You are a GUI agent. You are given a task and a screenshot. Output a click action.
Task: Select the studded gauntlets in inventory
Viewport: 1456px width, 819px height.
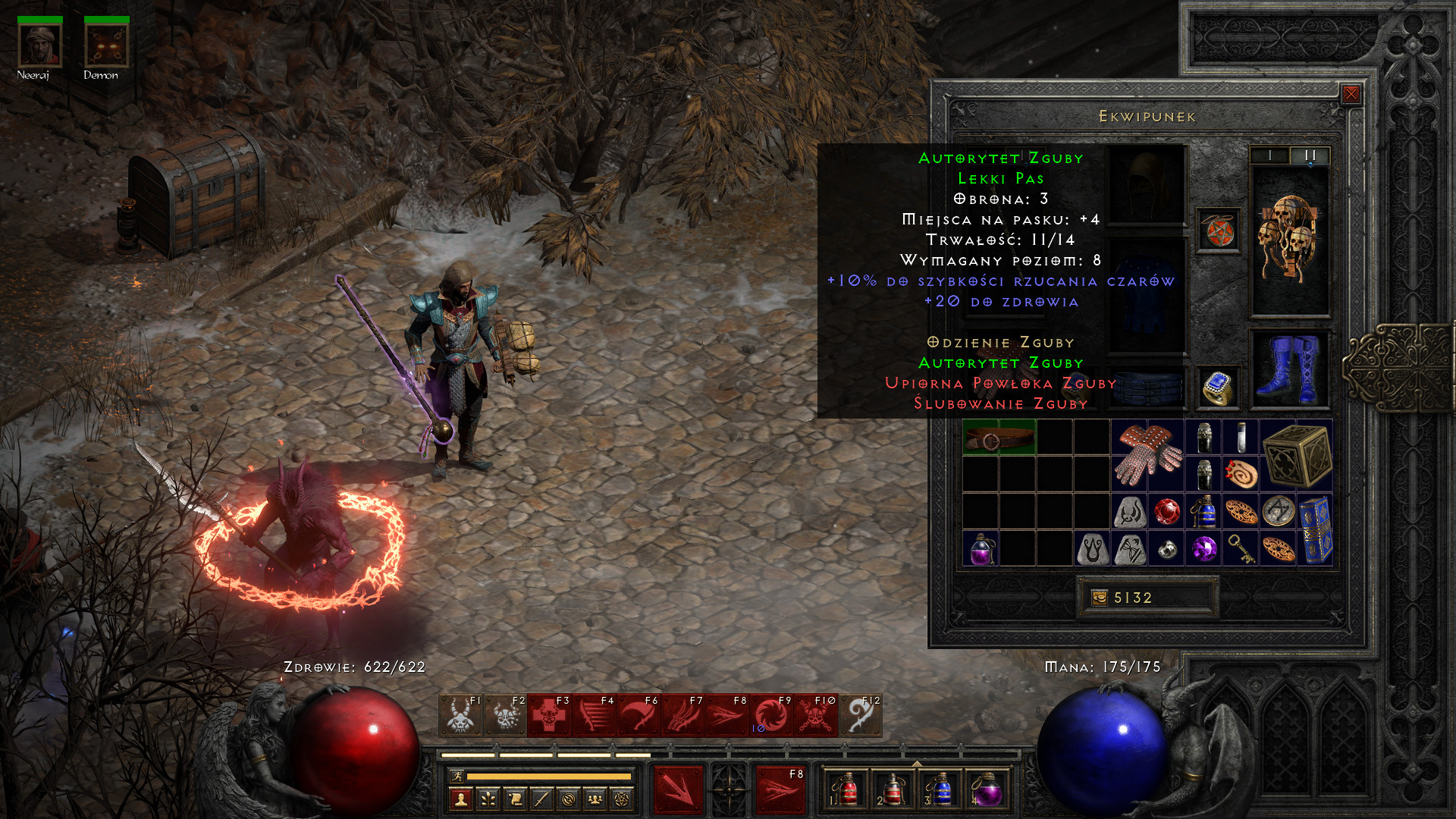point(1147,455)
